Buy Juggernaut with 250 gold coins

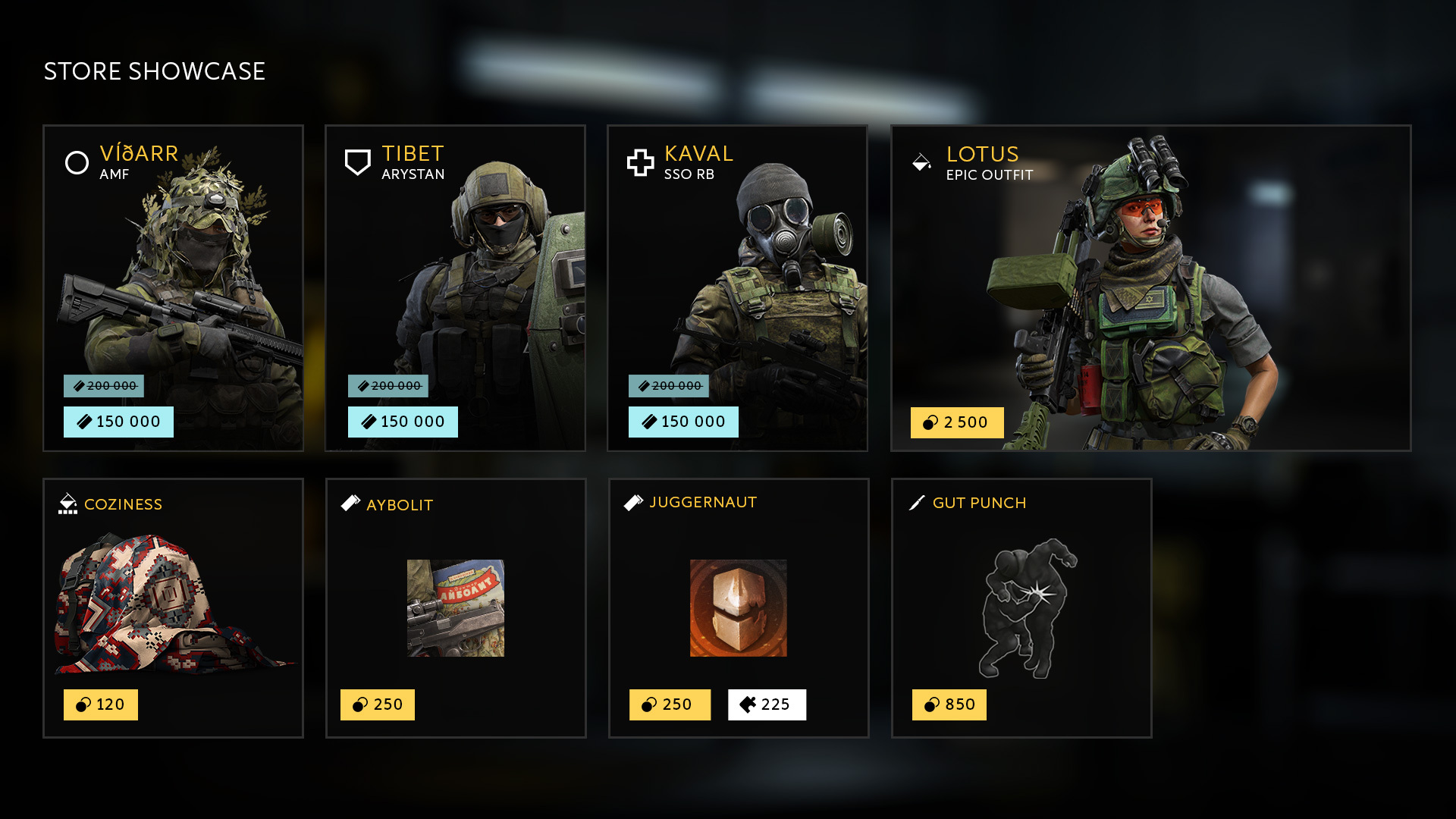[670, 704]
